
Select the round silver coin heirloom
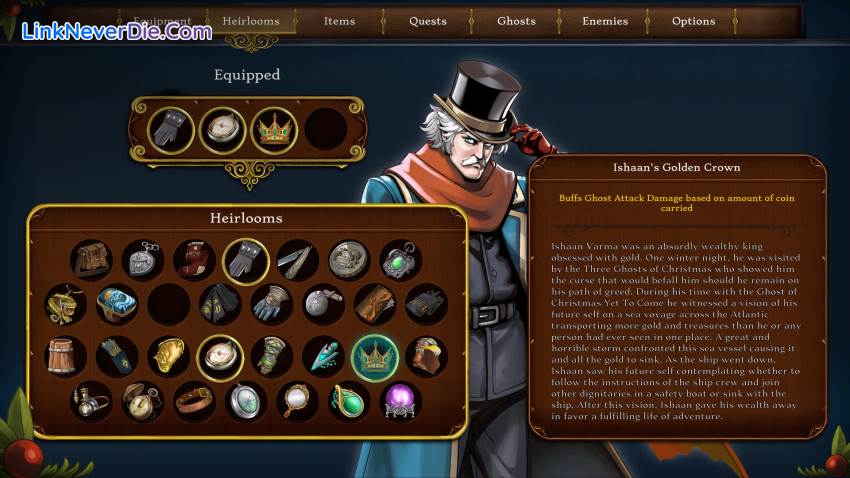pyautogui.click(x=349, y=260)
